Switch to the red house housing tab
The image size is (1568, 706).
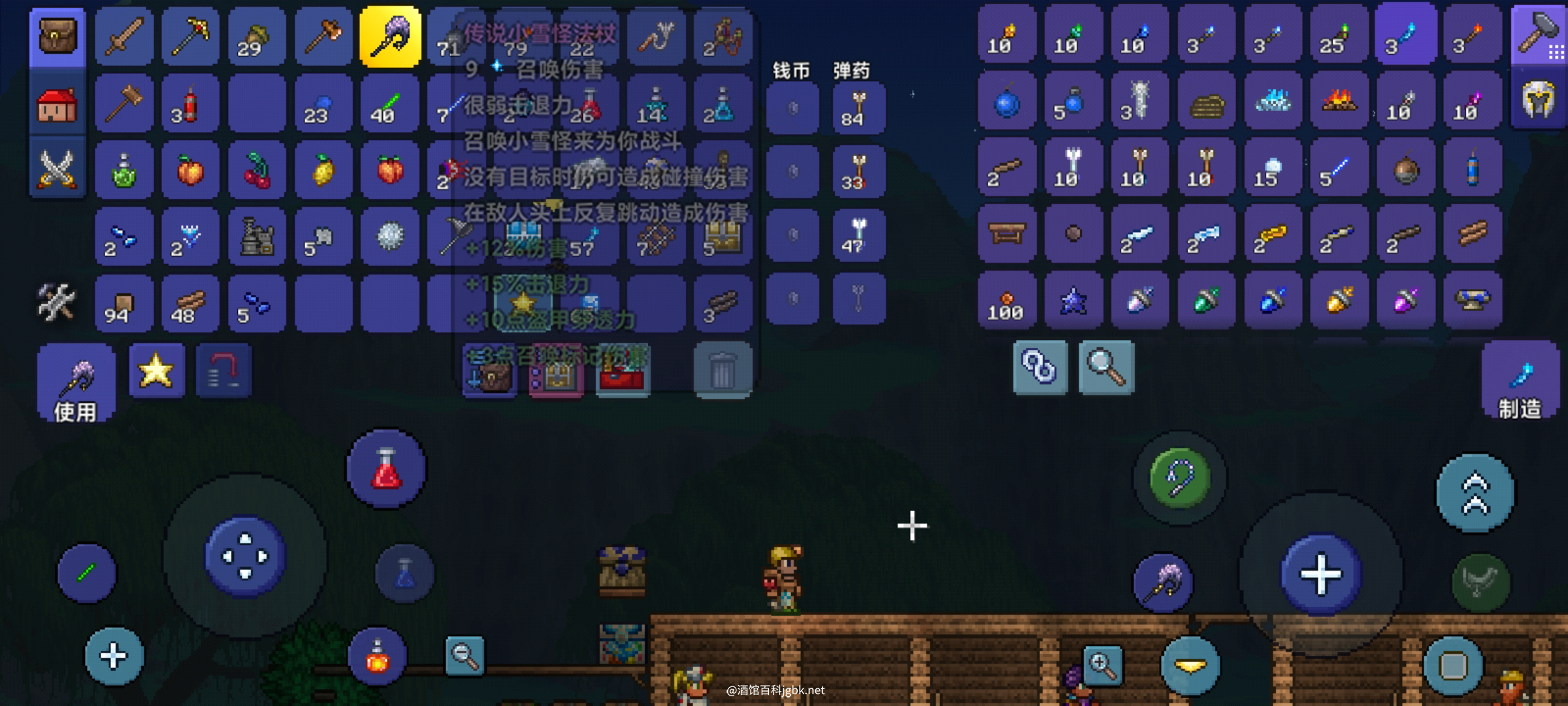point(57,105)
